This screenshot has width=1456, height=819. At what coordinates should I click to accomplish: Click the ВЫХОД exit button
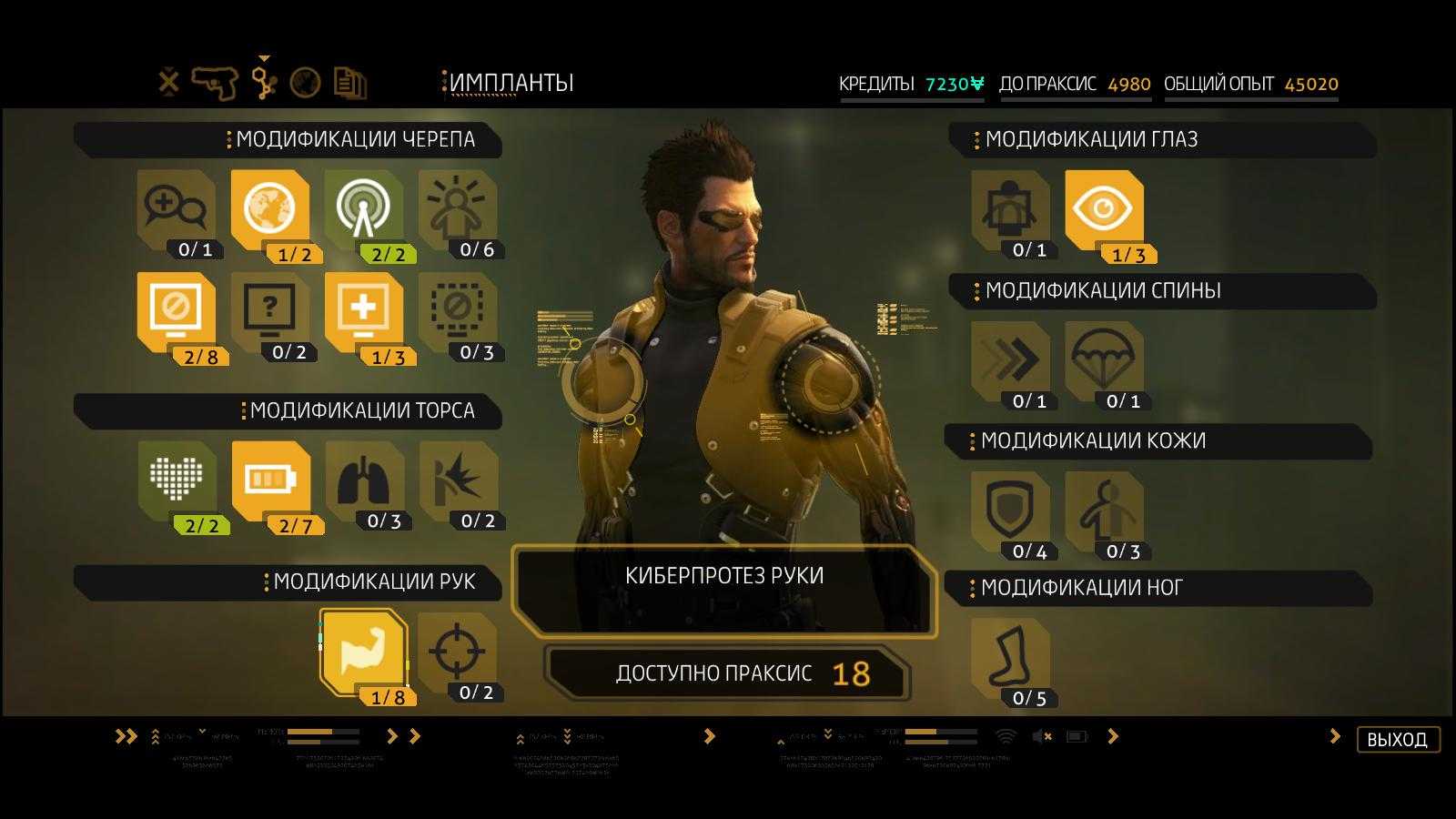(x=1397, y=739)
